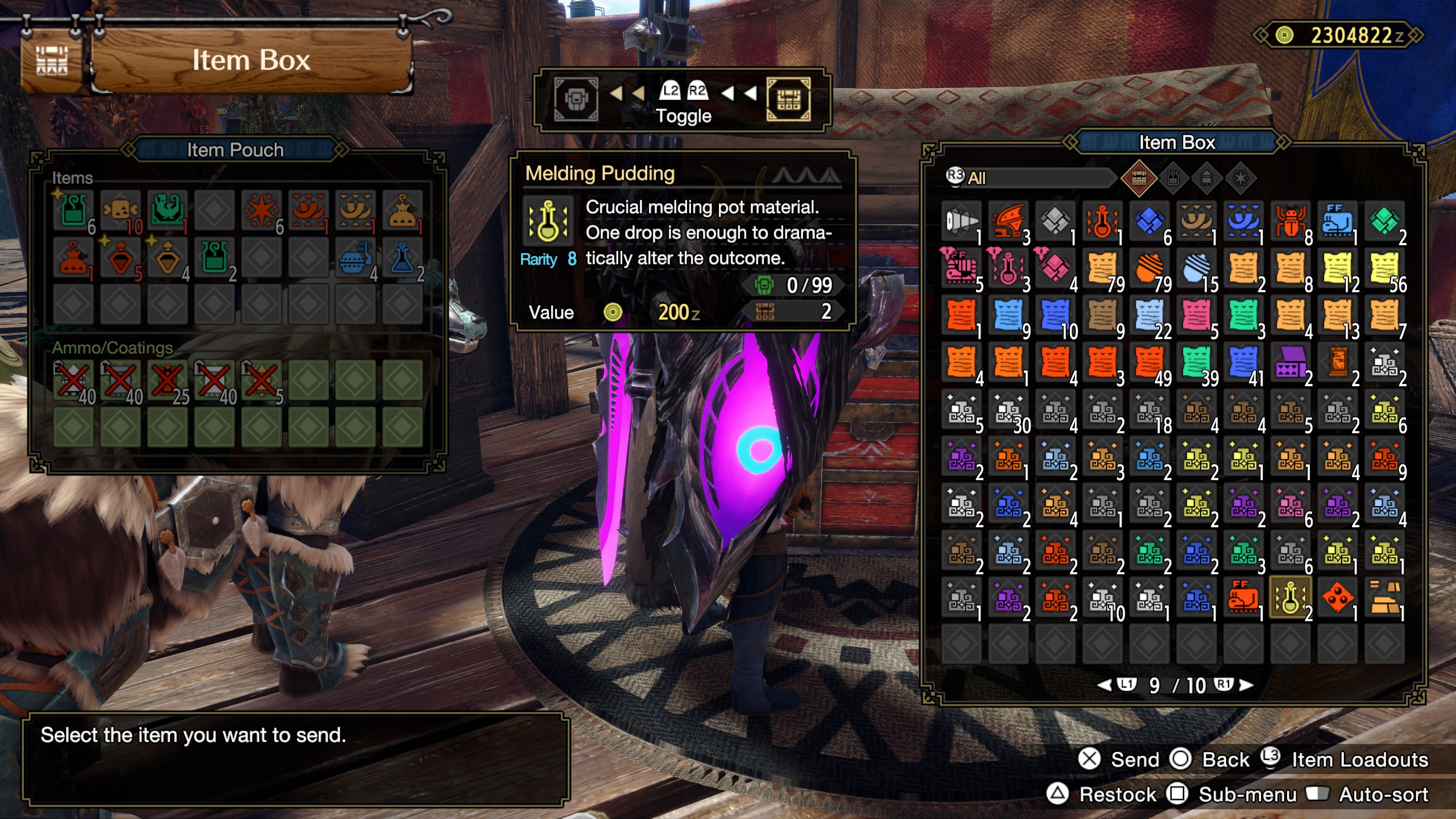The image size is (1456, 819).
Task: Go to previous page with the L1 arrow
Action: coord(1105,685)
